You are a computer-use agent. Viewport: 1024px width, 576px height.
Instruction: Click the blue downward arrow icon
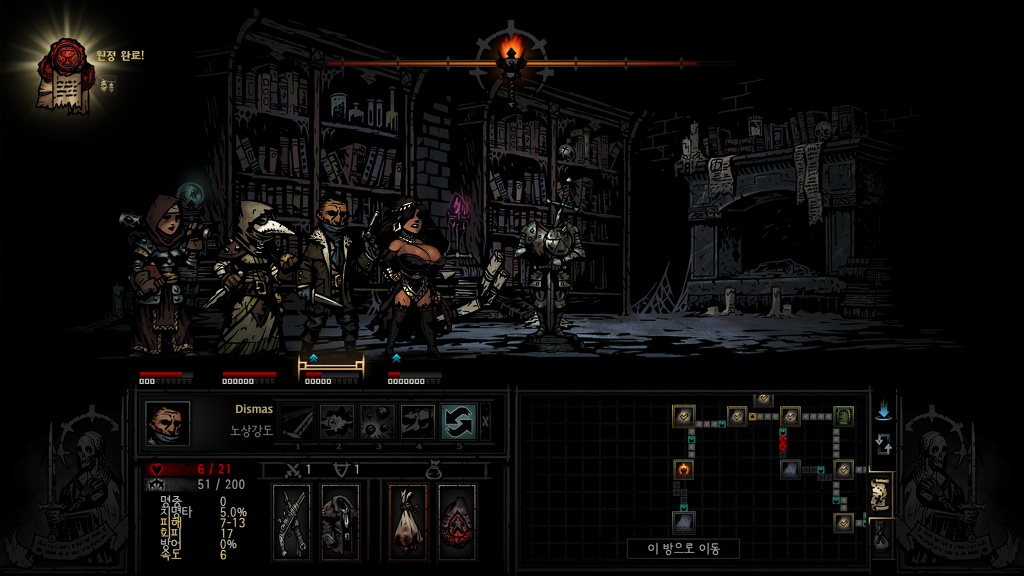pos(882,412)
